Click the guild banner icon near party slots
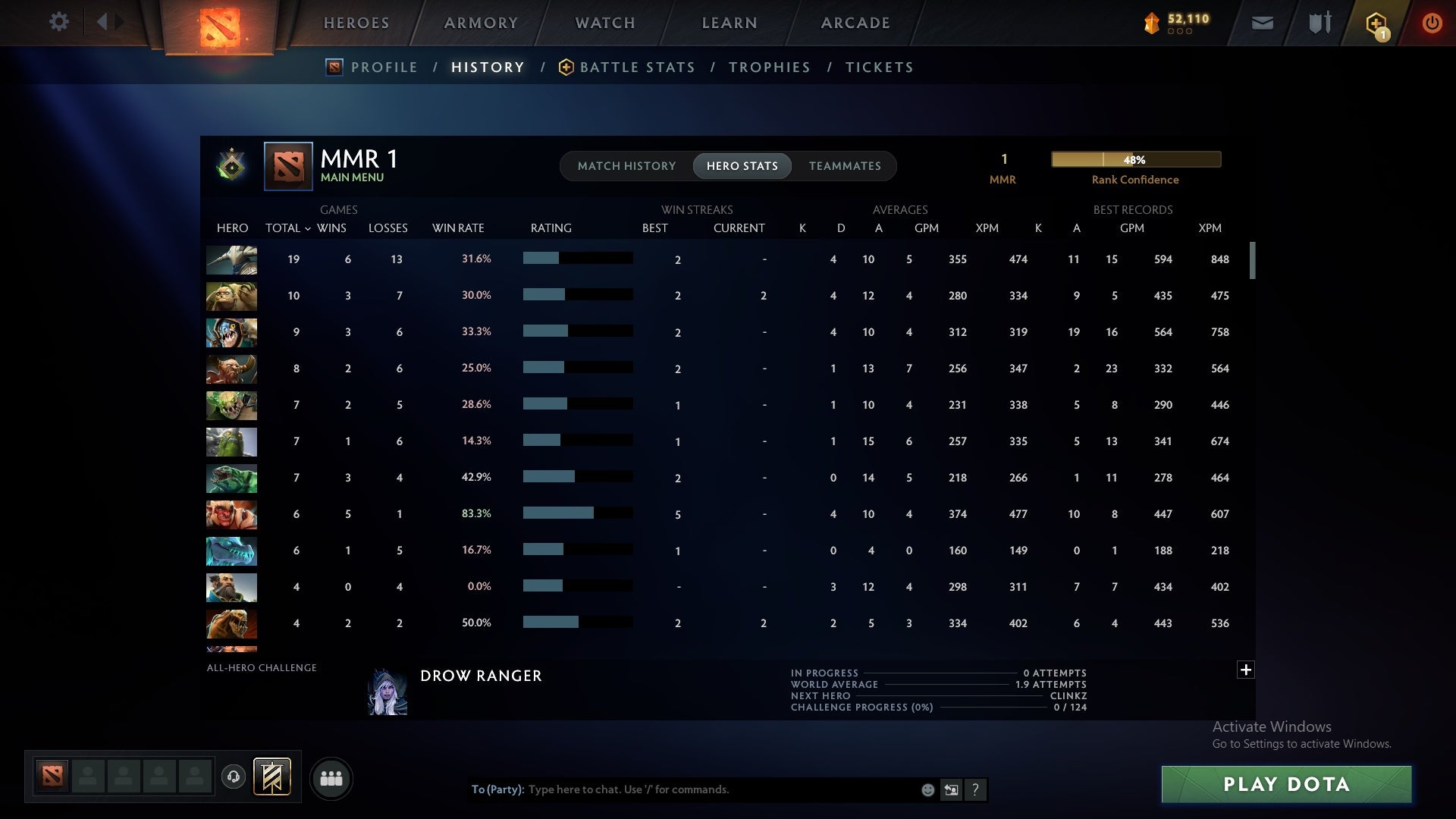Viewport: 1456px width, 819px height. [x=273, y=778]
